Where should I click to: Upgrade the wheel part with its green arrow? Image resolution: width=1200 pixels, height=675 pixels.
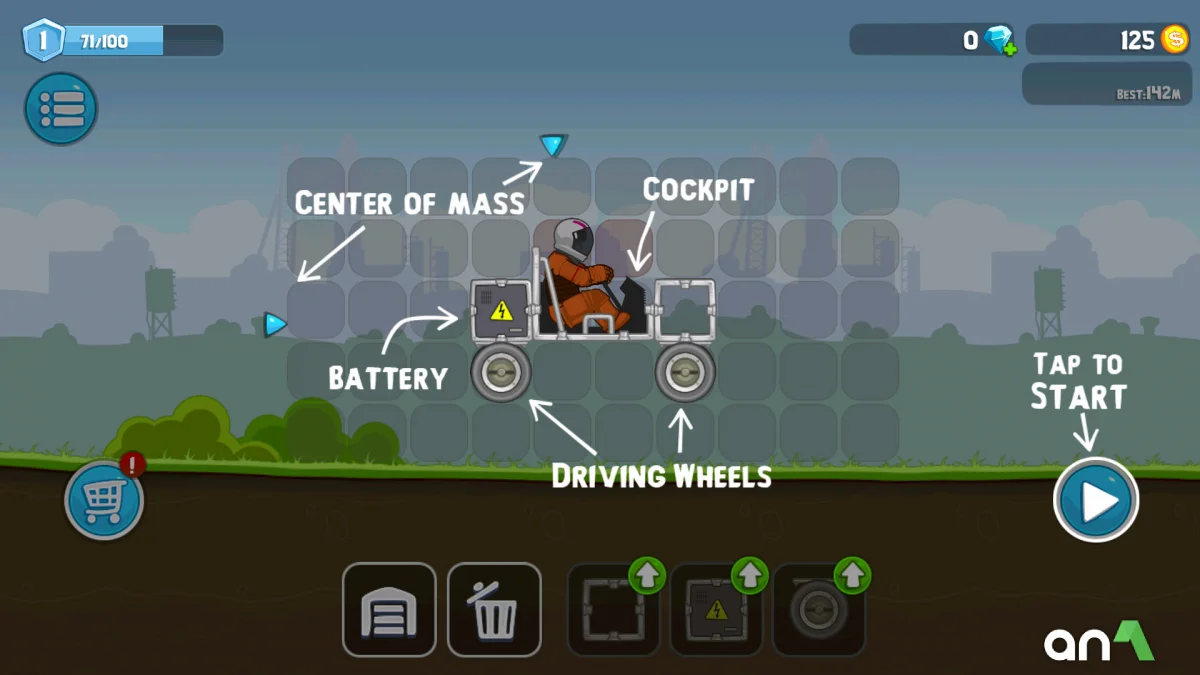pyautogui.click(x=852, y=575)
